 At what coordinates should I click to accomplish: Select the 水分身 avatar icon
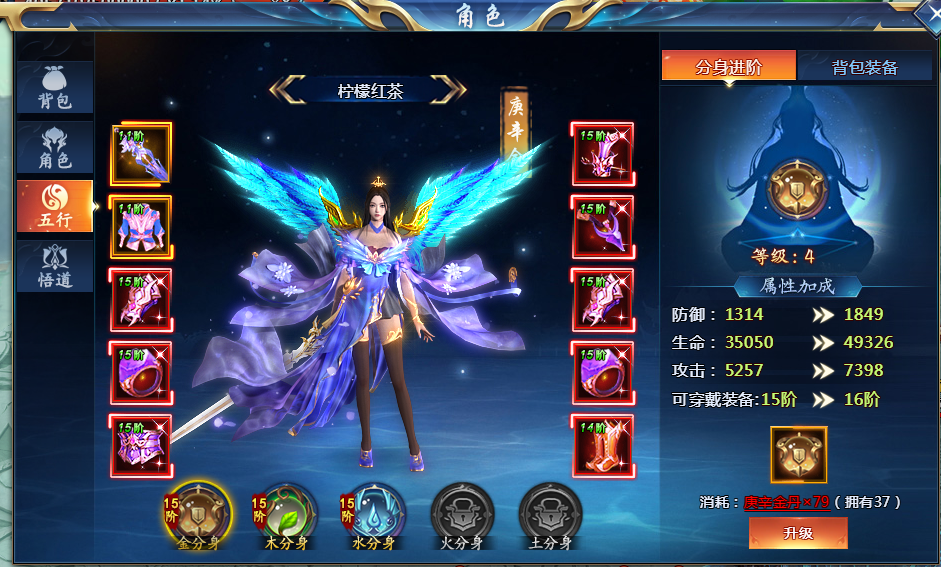pos(375,511)
